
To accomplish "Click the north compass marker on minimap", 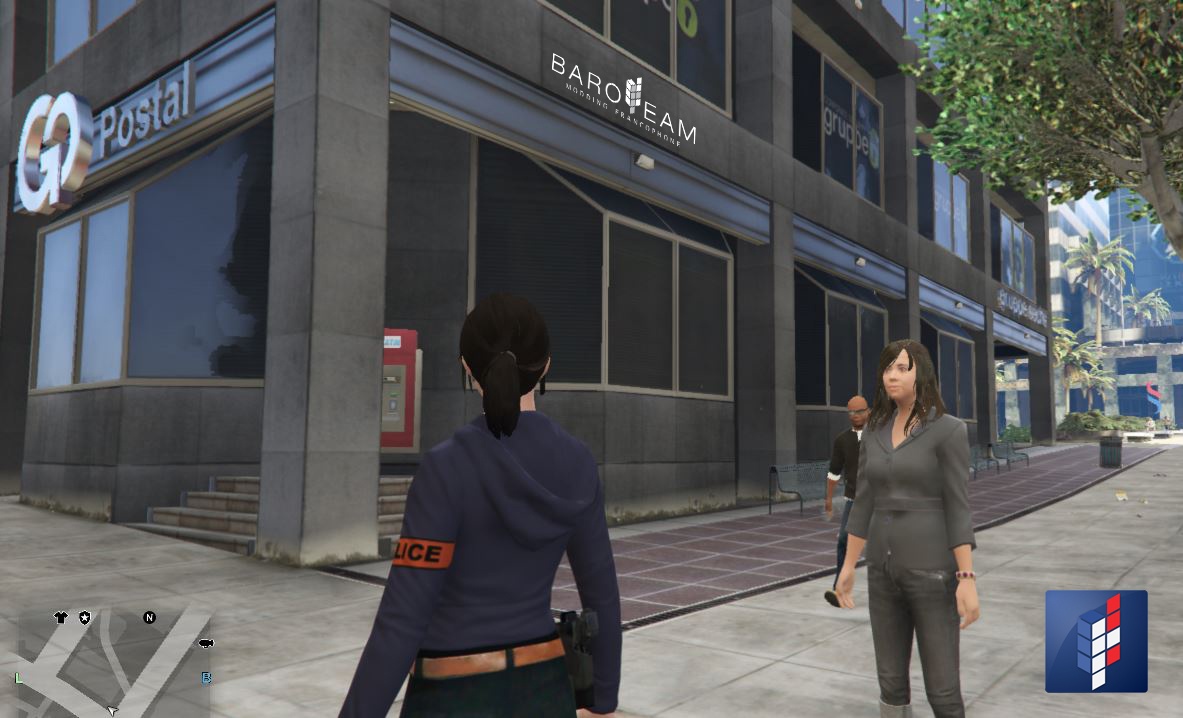I will click(149, 618).
